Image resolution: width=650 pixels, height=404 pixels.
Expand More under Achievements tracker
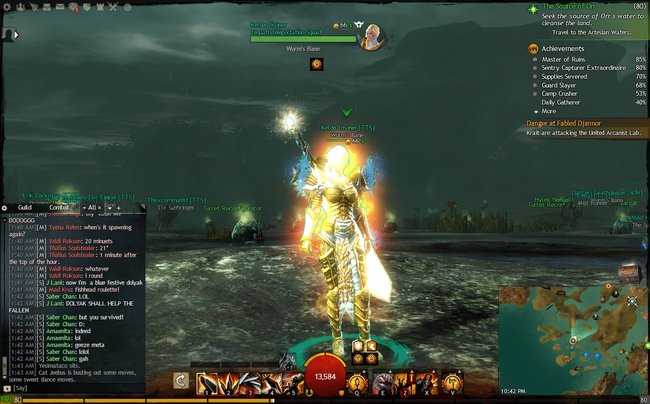click(548, 111)
